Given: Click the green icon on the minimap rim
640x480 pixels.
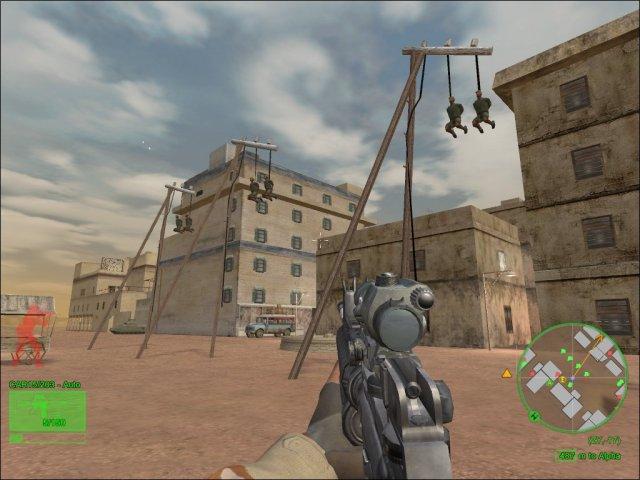Looking at the screenshot, I should (x=533, y=416).
